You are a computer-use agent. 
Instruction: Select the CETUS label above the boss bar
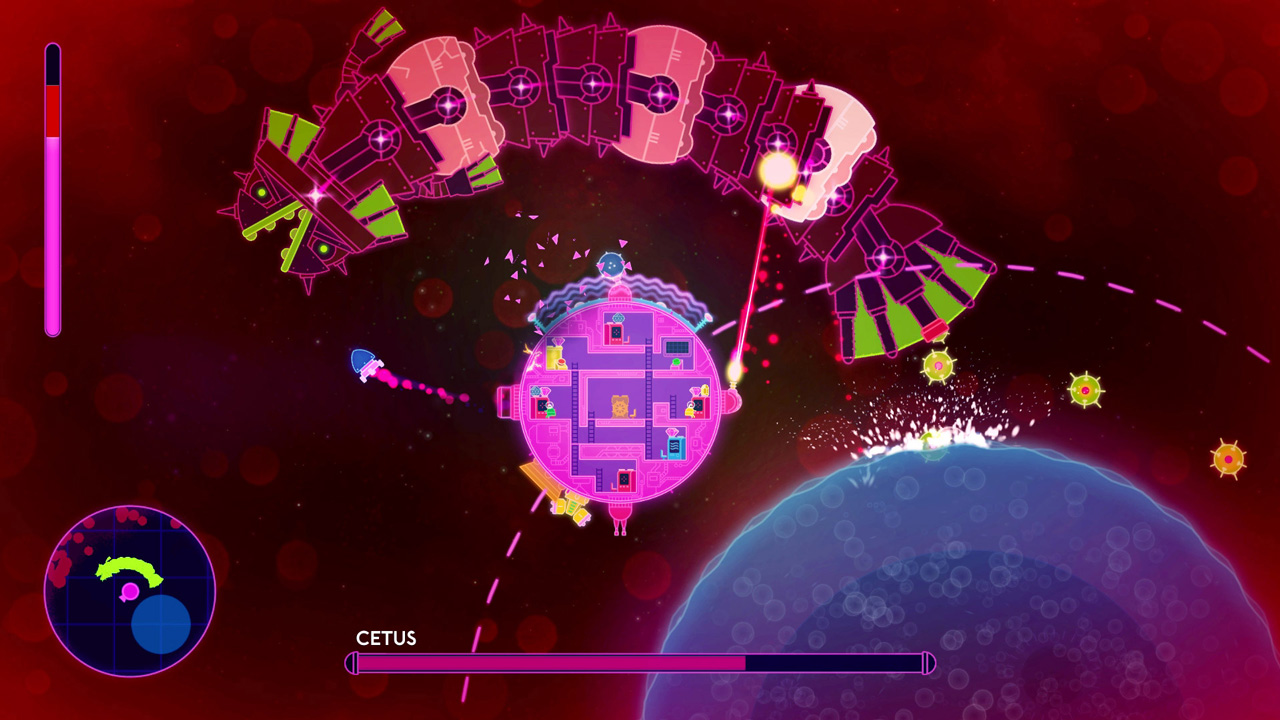point(385,639)
